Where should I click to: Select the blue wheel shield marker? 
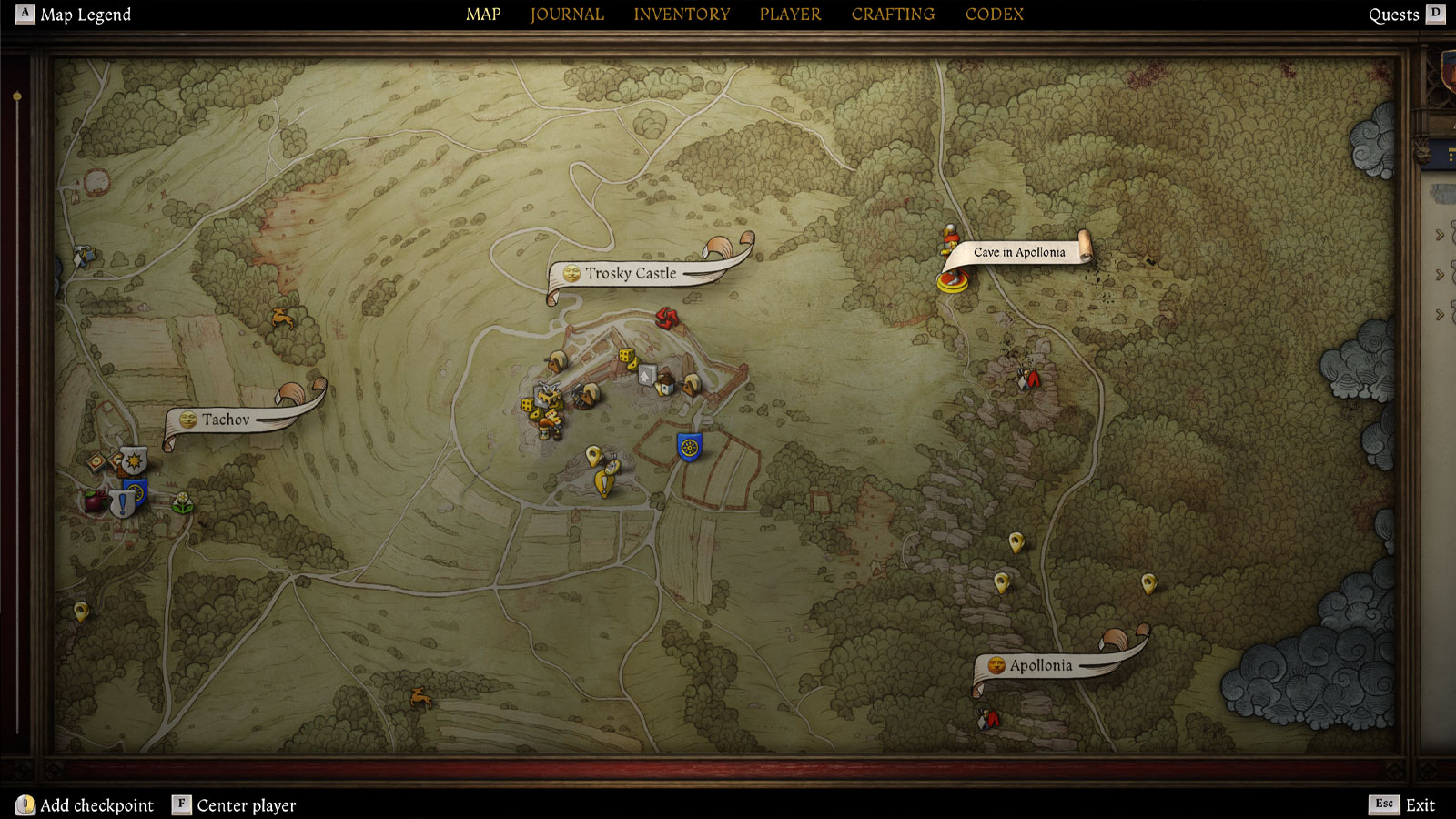(x=689, y=447)
